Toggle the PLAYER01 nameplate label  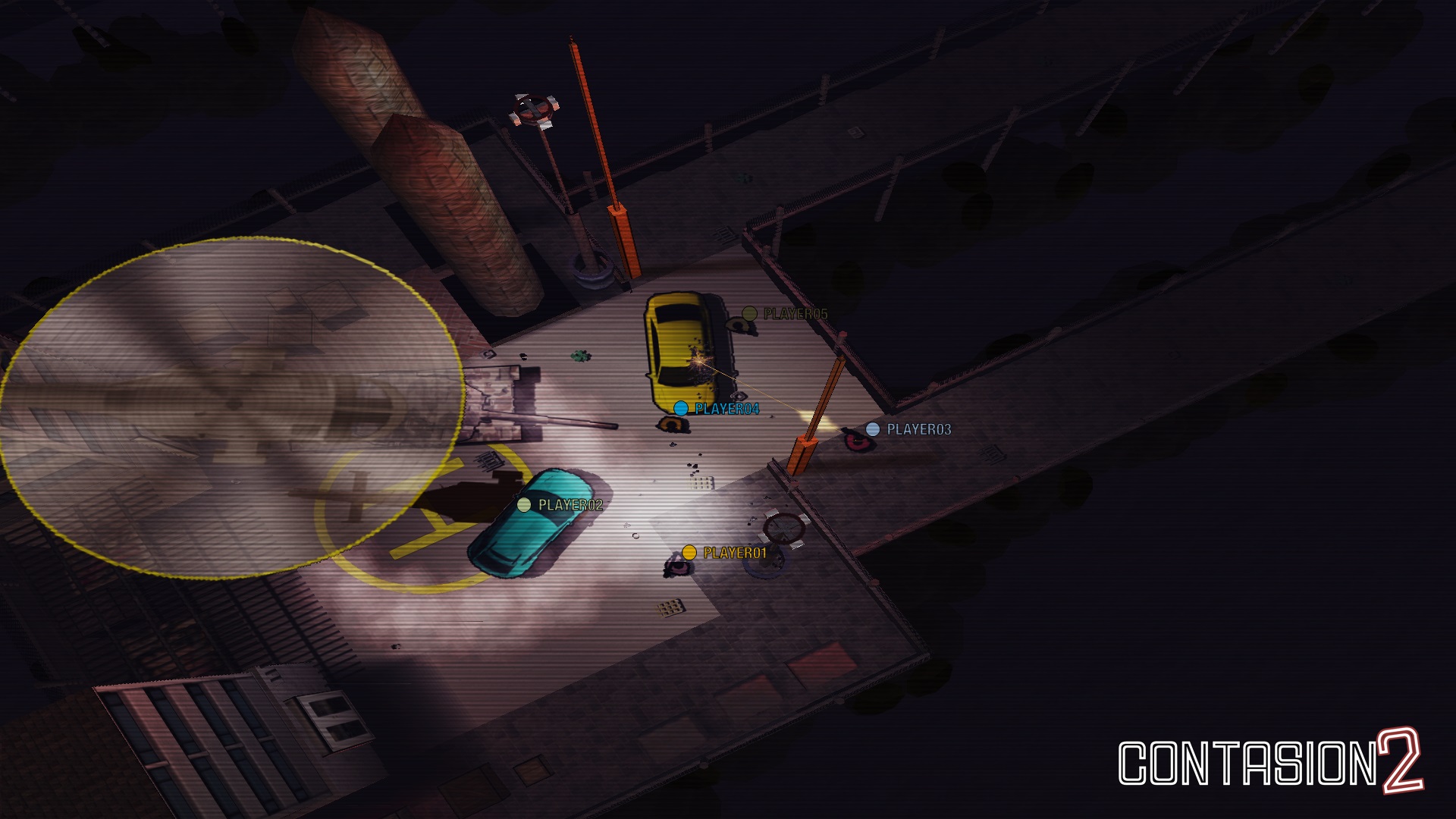click(x=734, y=553)
